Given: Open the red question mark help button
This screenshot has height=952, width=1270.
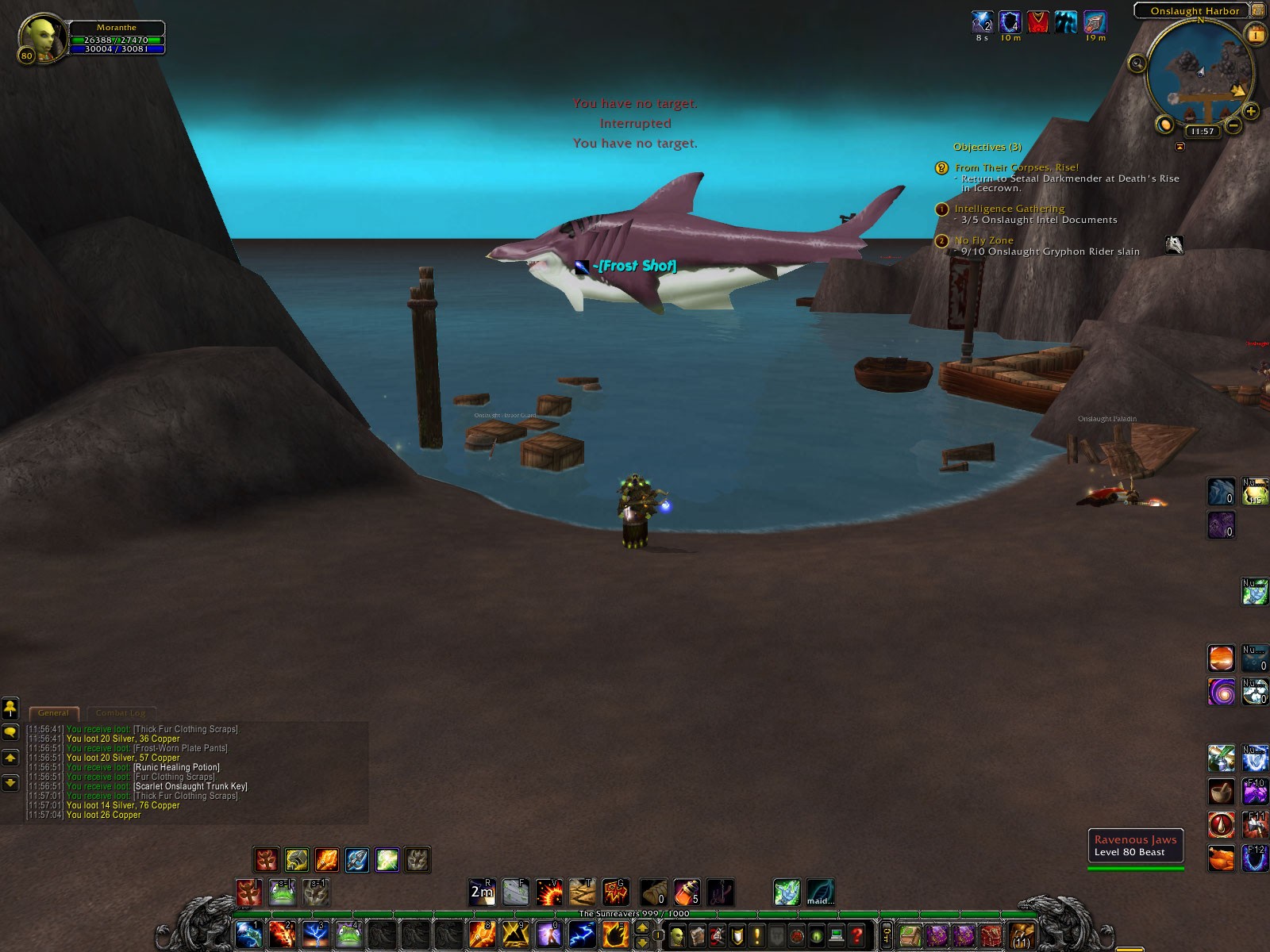Looking at the screenshot, I should (x=857, y=935).
